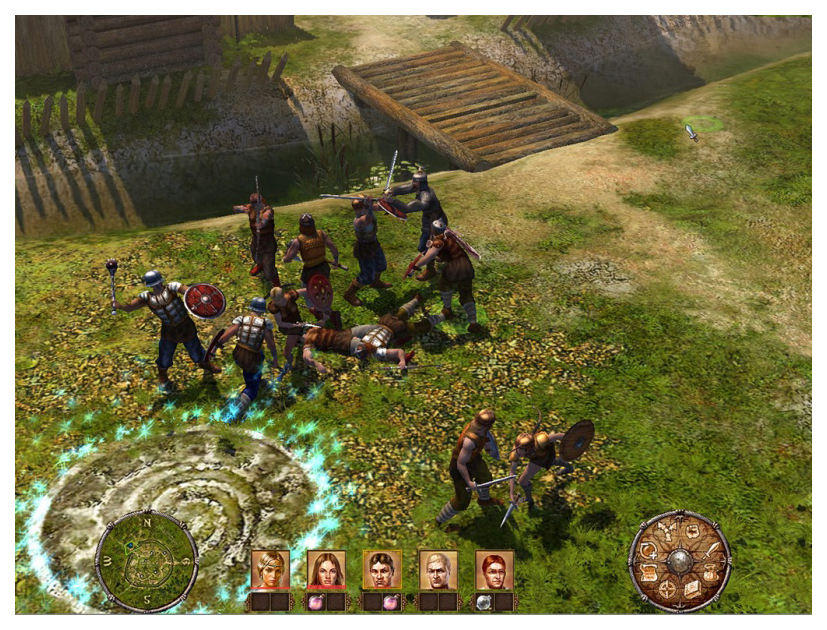Use the silver orb under the red-haired portrait
This screenshot has width=827, height=630.
coord(485,602)
